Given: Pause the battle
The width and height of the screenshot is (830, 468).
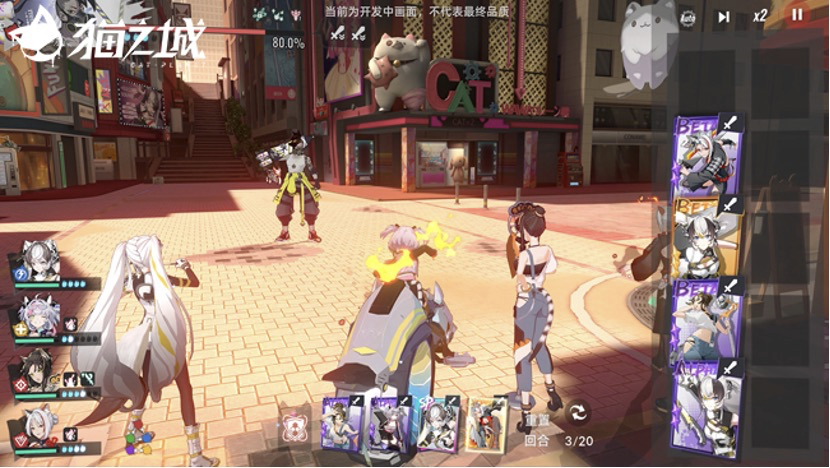Looking at the screenshot, I should click(x=797, y=15).
